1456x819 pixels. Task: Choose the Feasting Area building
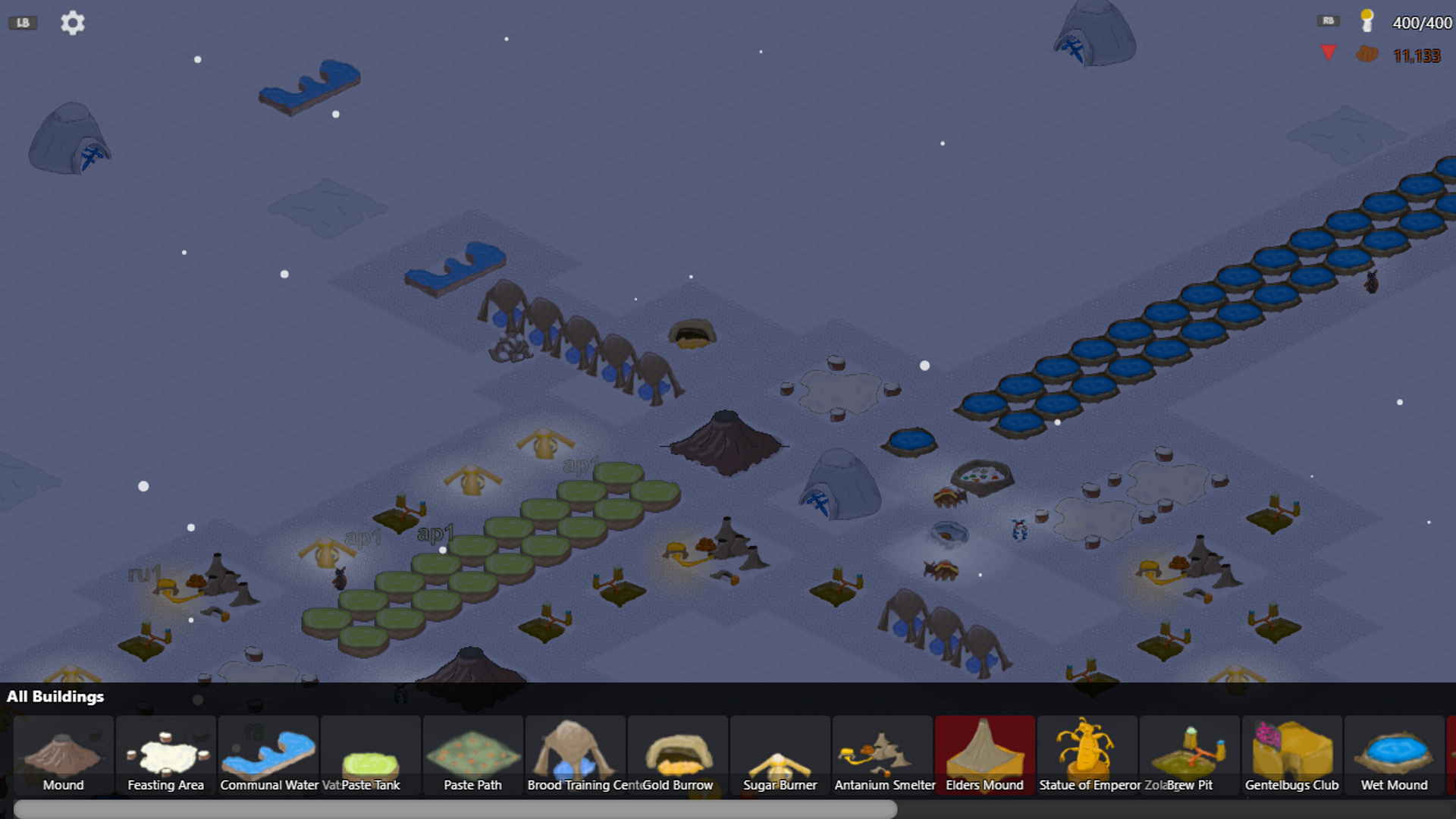point(165,756)
